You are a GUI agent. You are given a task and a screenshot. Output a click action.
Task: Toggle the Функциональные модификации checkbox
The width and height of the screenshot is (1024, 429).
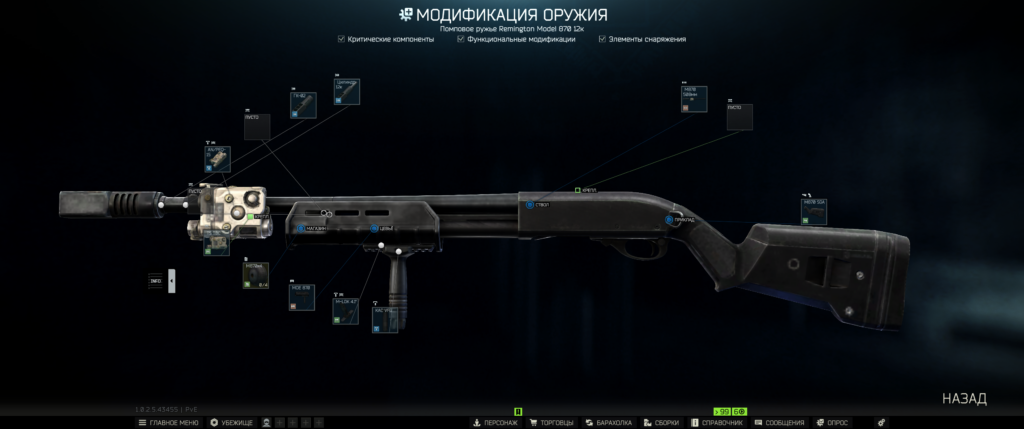coord(459,39)
